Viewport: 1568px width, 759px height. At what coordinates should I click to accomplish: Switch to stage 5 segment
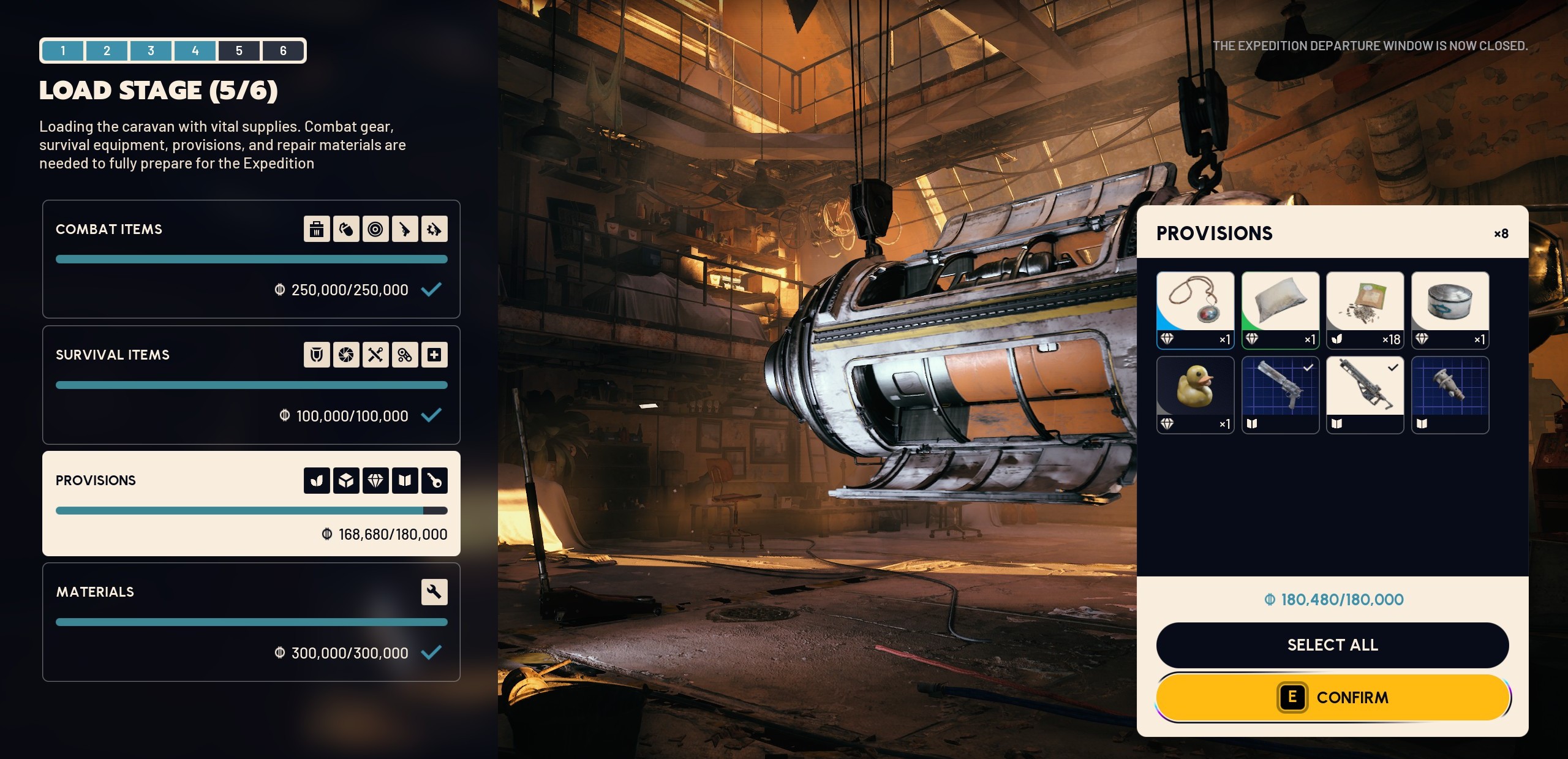239,51
